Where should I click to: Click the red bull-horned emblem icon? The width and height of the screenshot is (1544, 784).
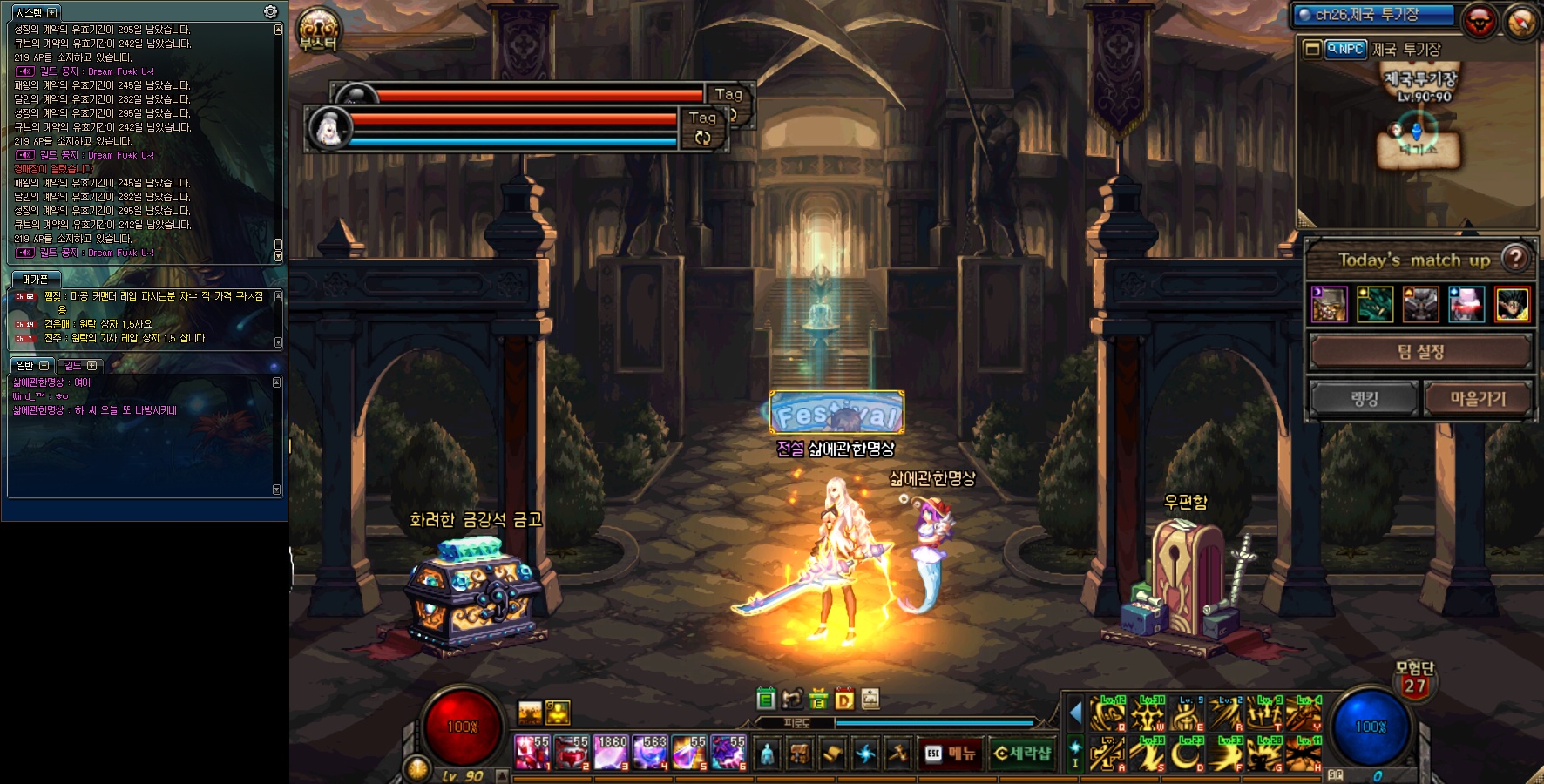(1480, 22)
